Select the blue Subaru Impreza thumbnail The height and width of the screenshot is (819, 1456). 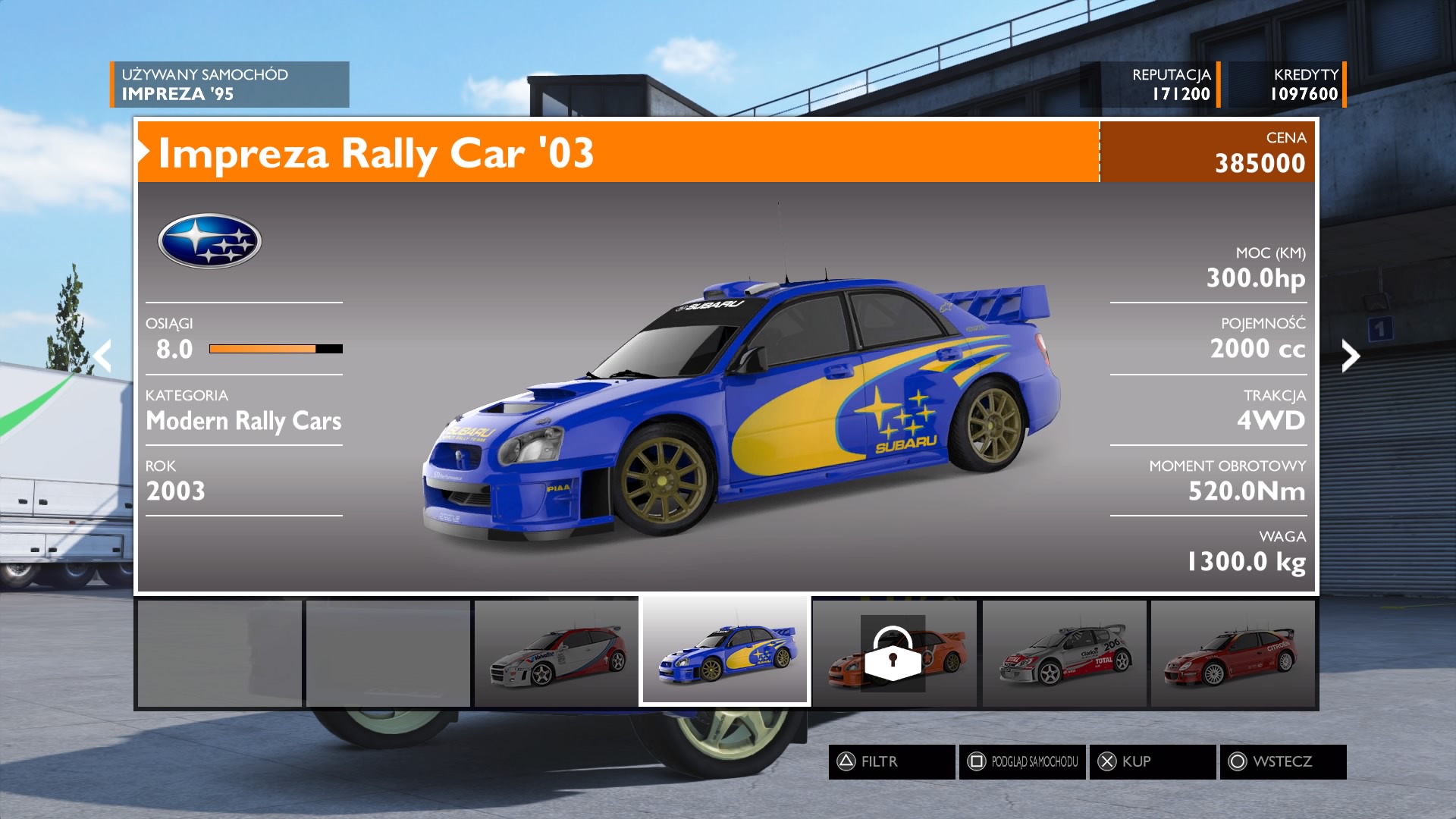point(725,652)
